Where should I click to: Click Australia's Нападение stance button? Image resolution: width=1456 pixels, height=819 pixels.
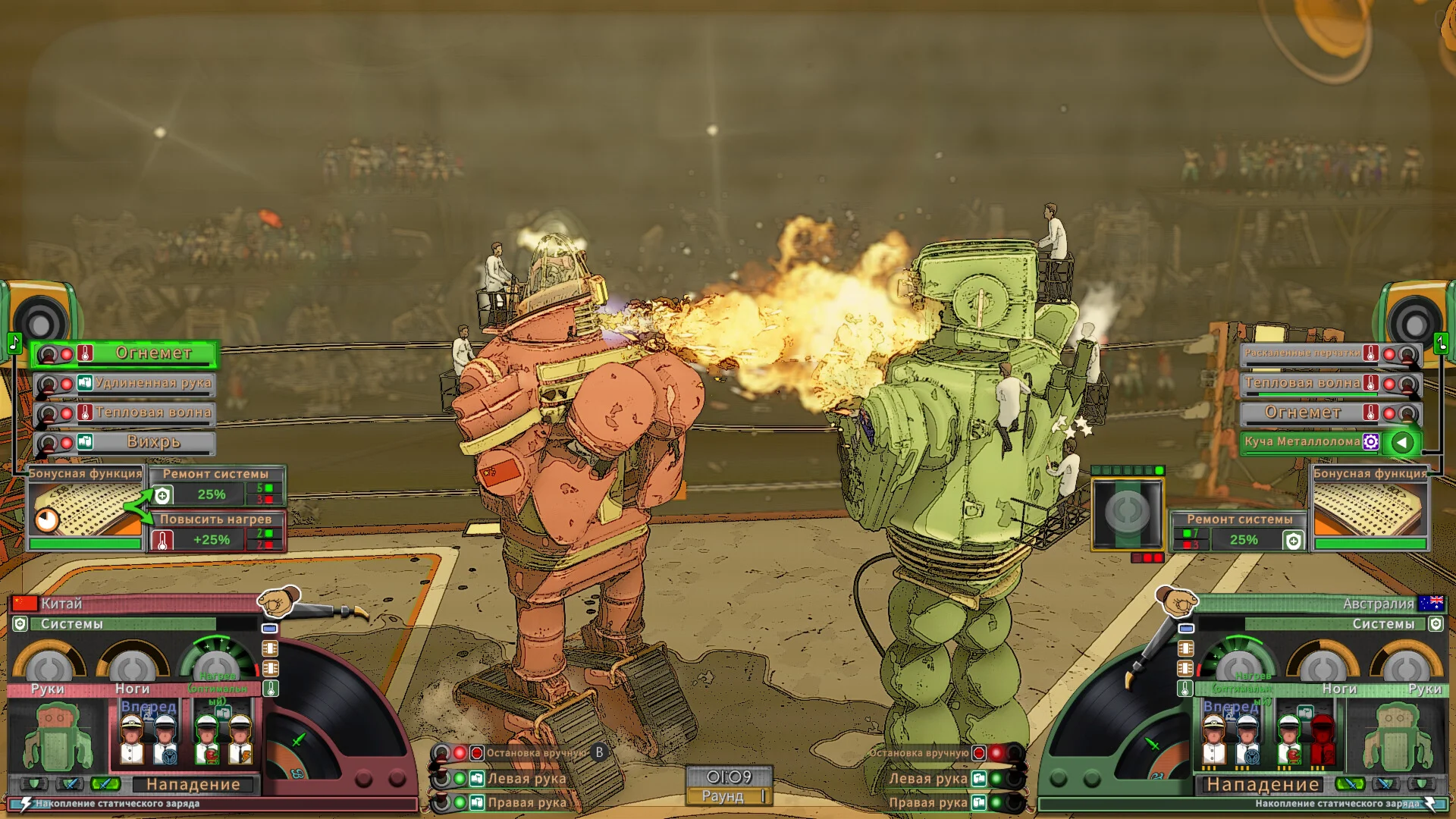1263,785
